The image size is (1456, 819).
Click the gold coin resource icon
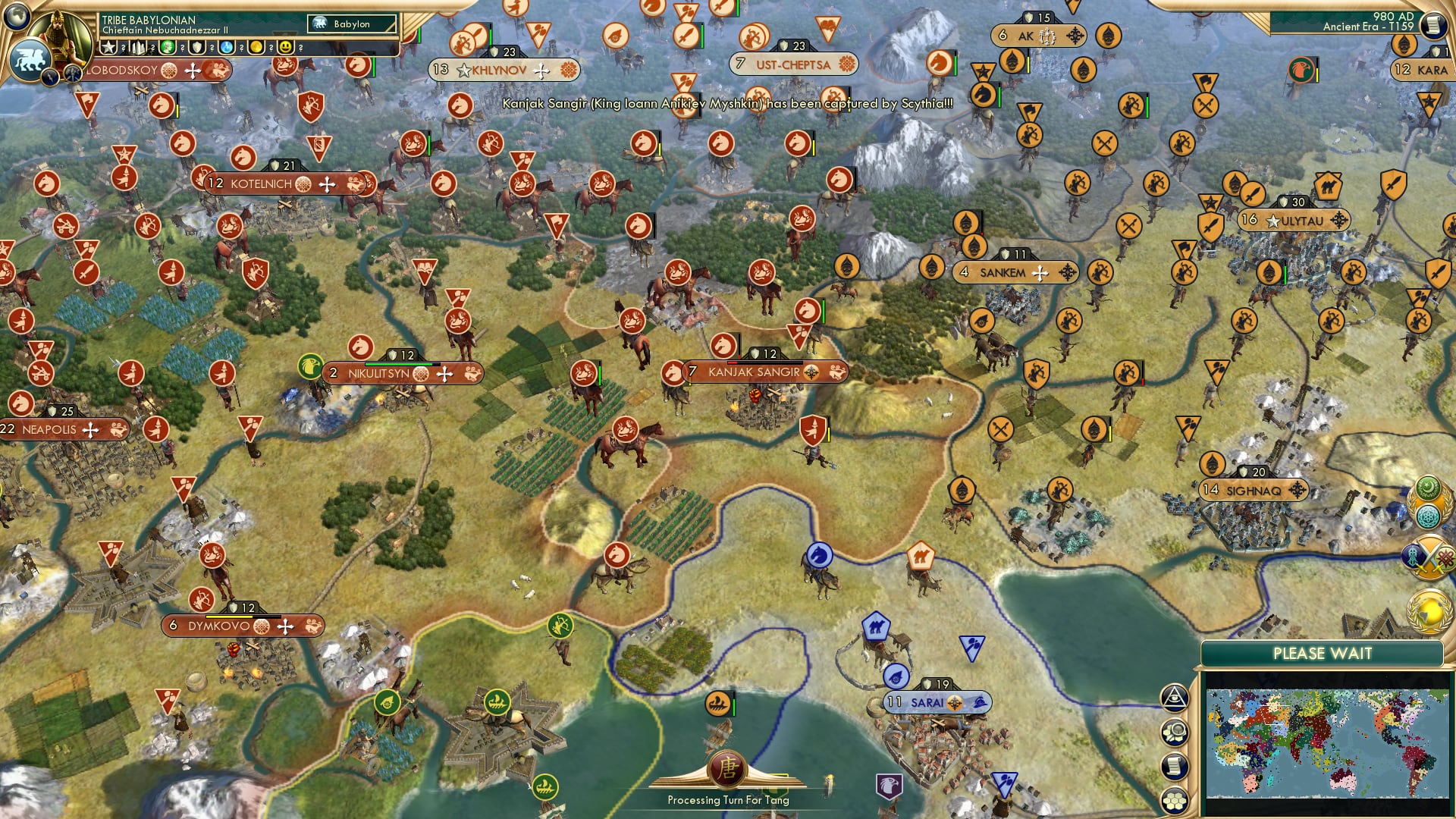(256, 47)
